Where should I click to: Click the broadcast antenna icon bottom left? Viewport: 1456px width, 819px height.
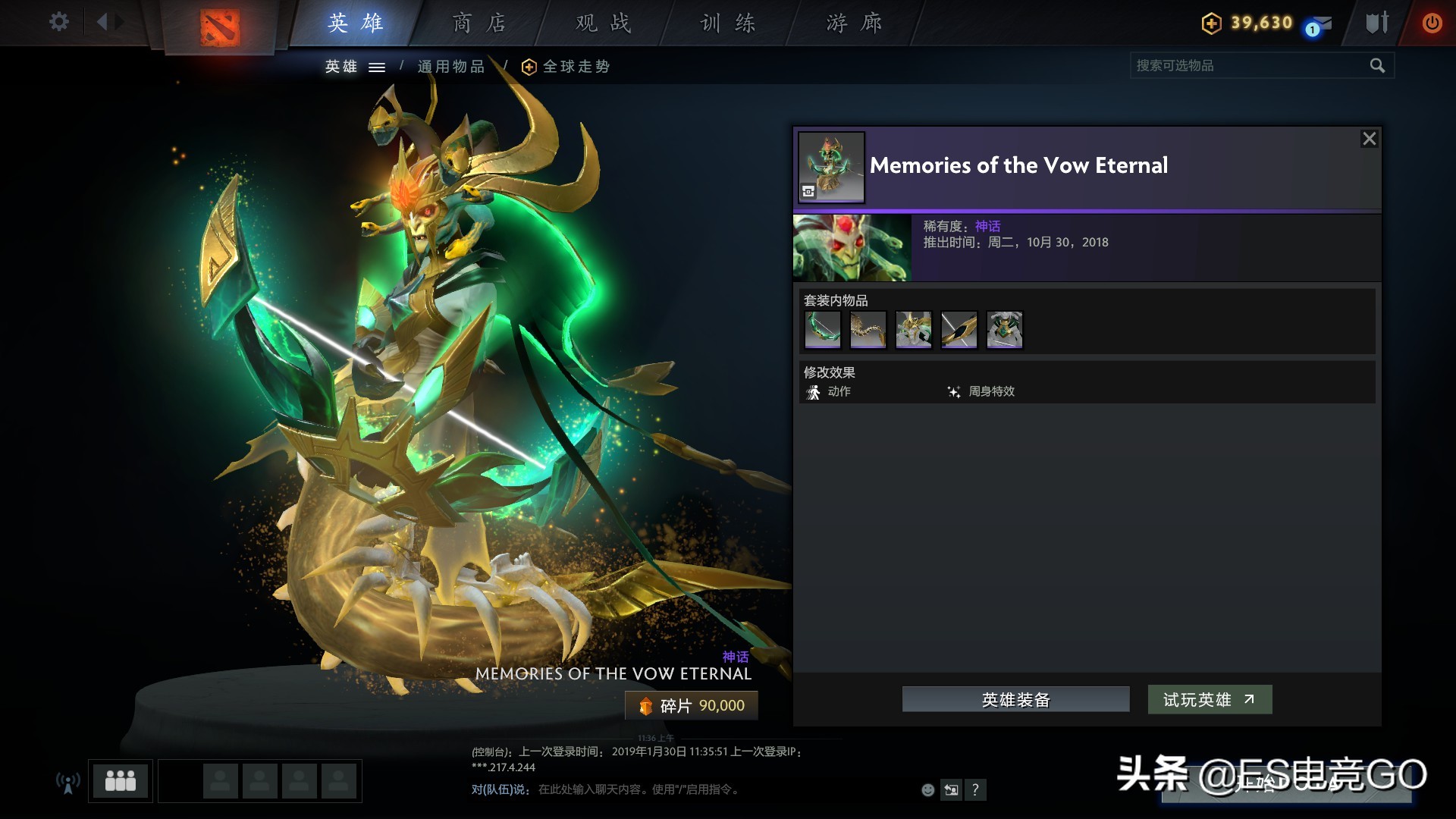67,781
